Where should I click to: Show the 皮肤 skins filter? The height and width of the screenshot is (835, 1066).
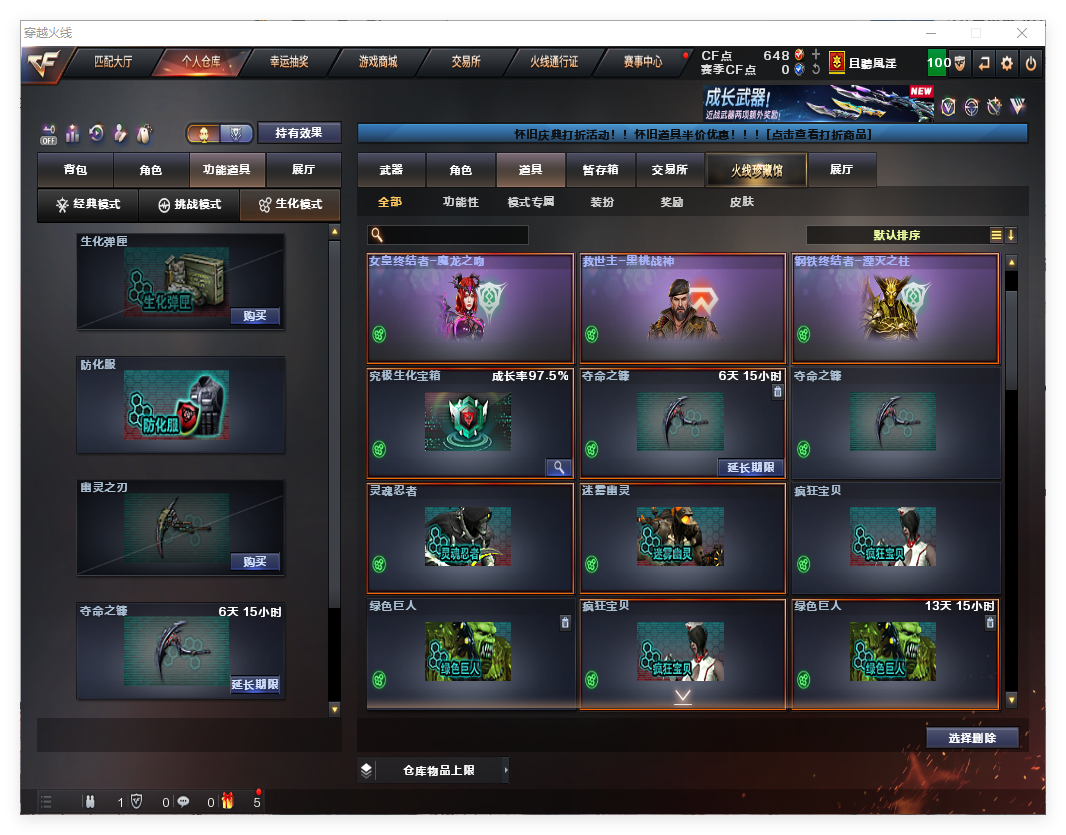coord(742,202)
